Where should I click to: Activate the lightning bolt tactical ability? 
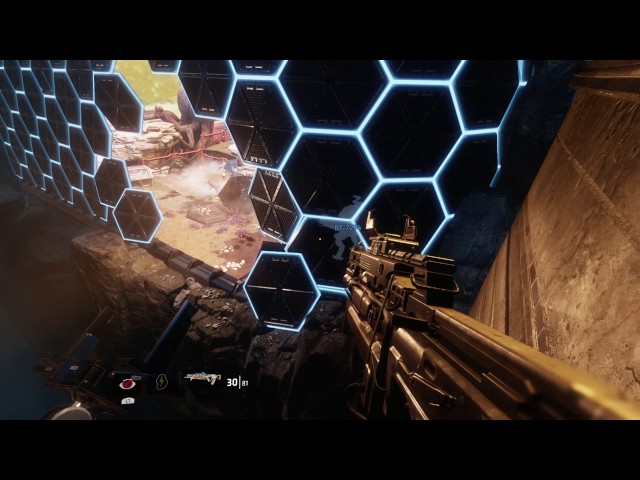coord(162,381)
